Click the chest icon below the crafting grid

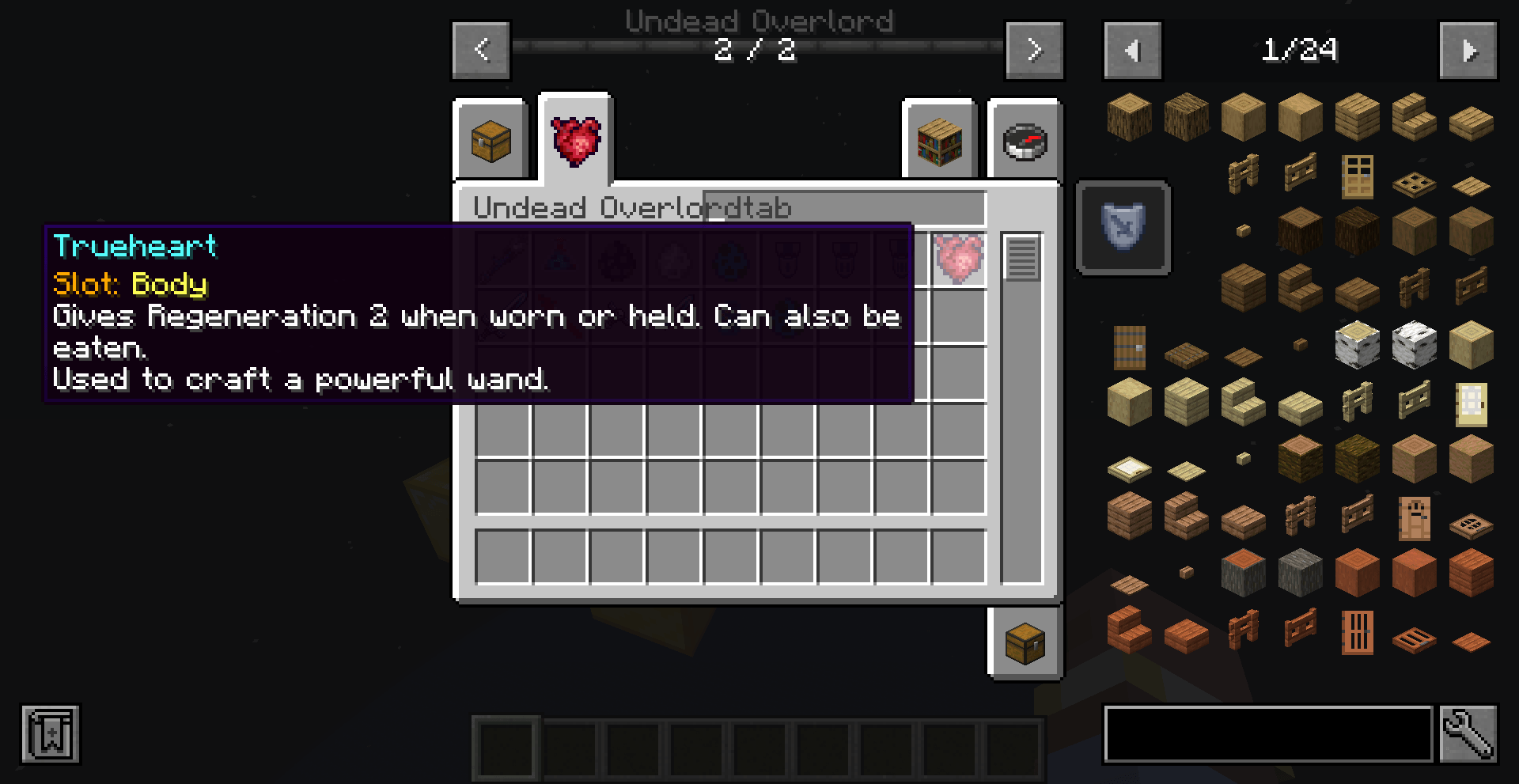coord(1025,642)
